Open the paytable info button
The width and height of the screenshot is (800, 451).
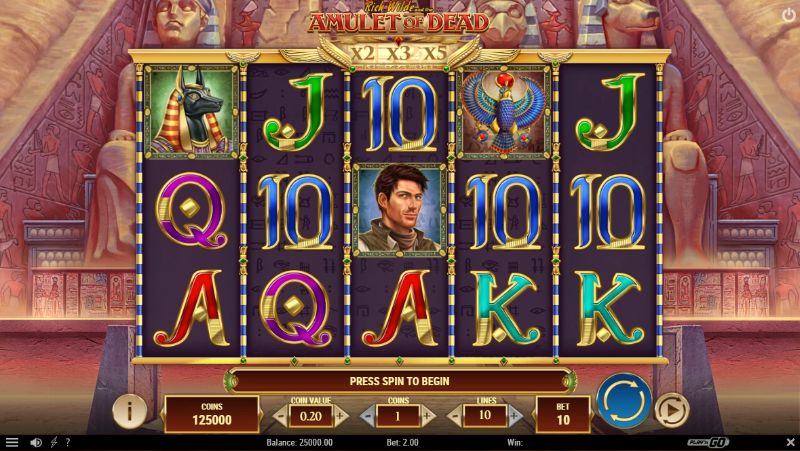coord(130,410)
